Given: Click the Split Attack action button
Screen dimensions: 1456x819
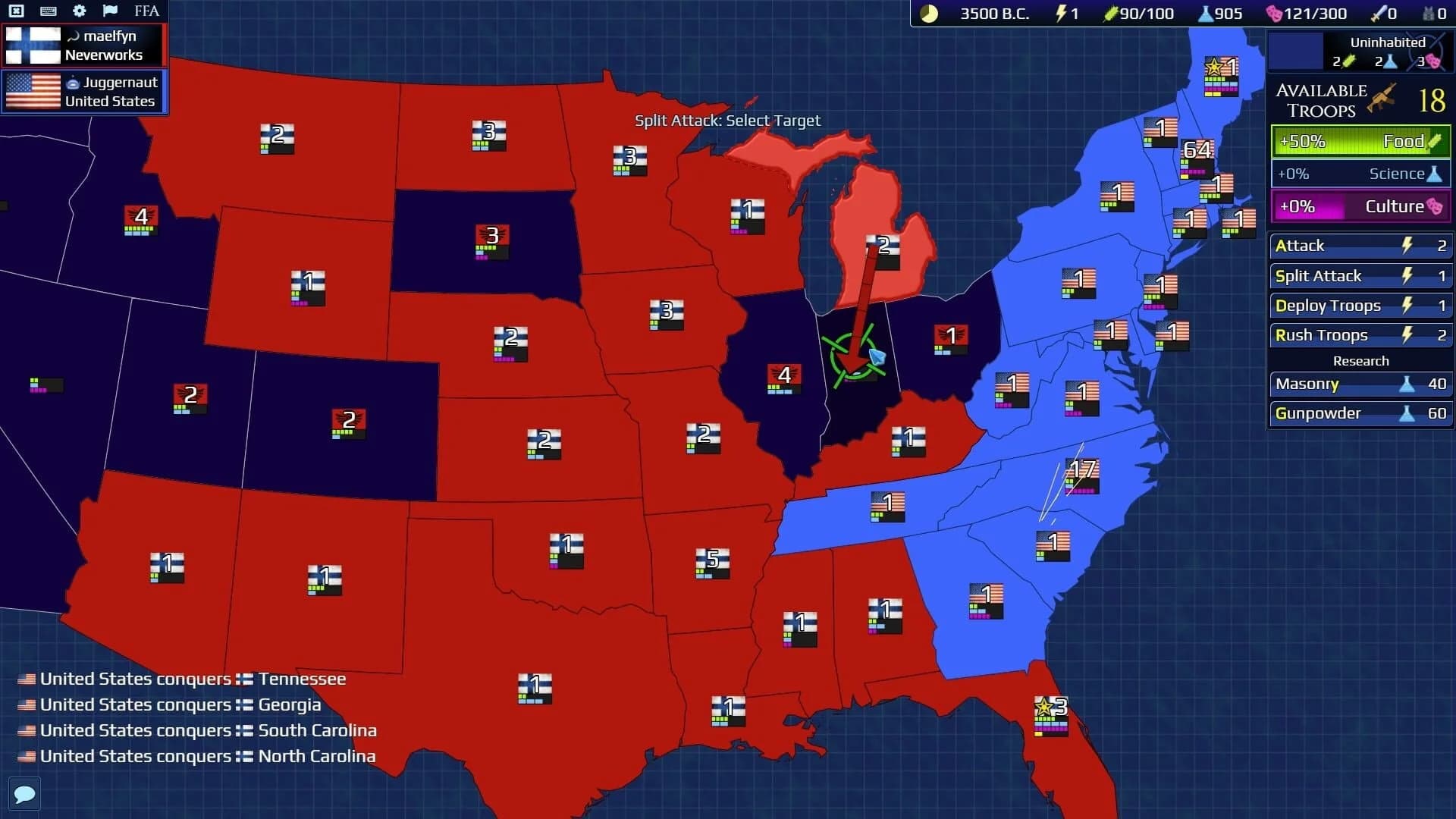Looking at the screenshot, I should (1360, 276).
